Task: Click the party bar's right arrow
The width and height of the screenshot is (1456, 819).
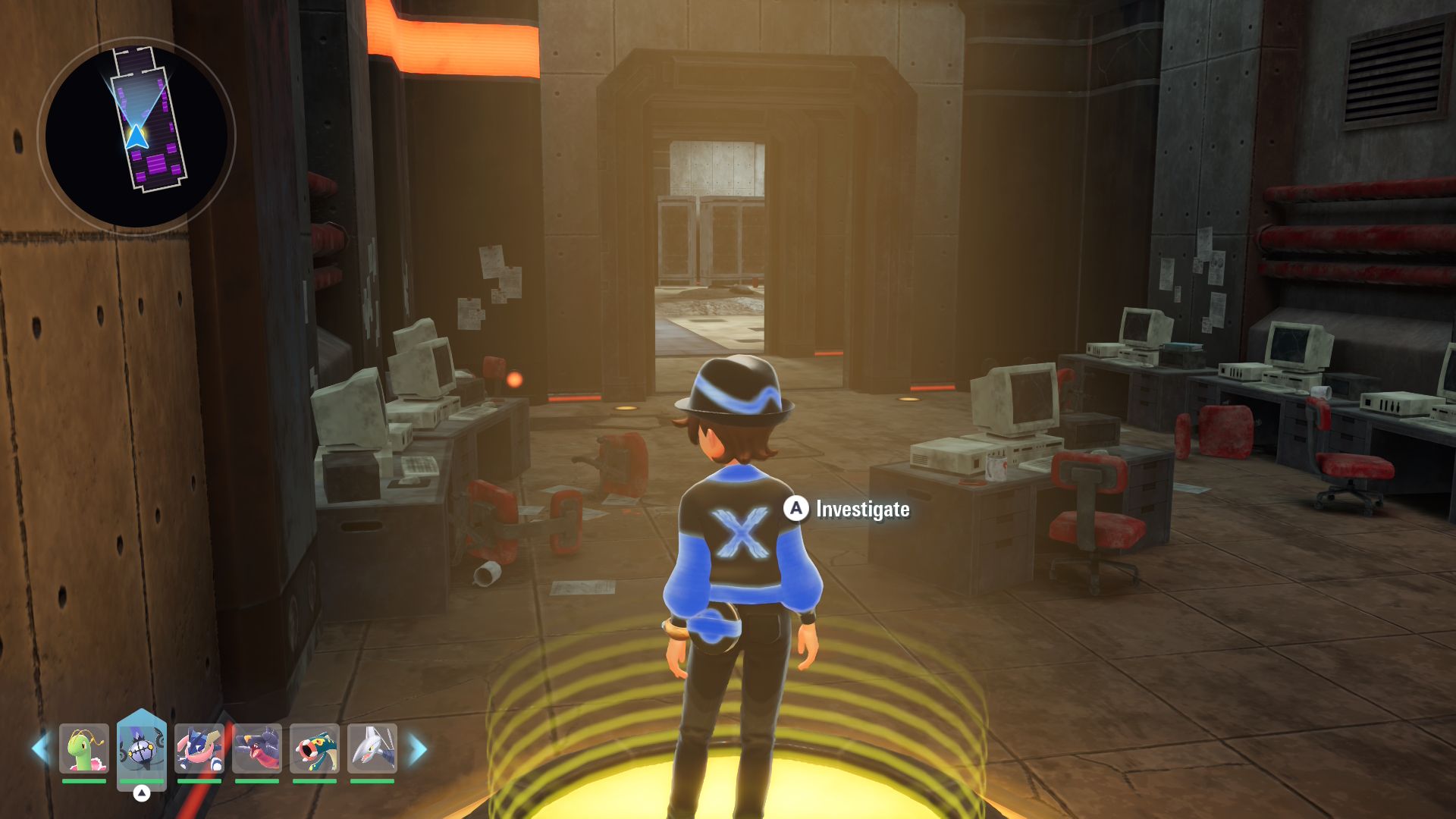Action: [x=418, y=749]
